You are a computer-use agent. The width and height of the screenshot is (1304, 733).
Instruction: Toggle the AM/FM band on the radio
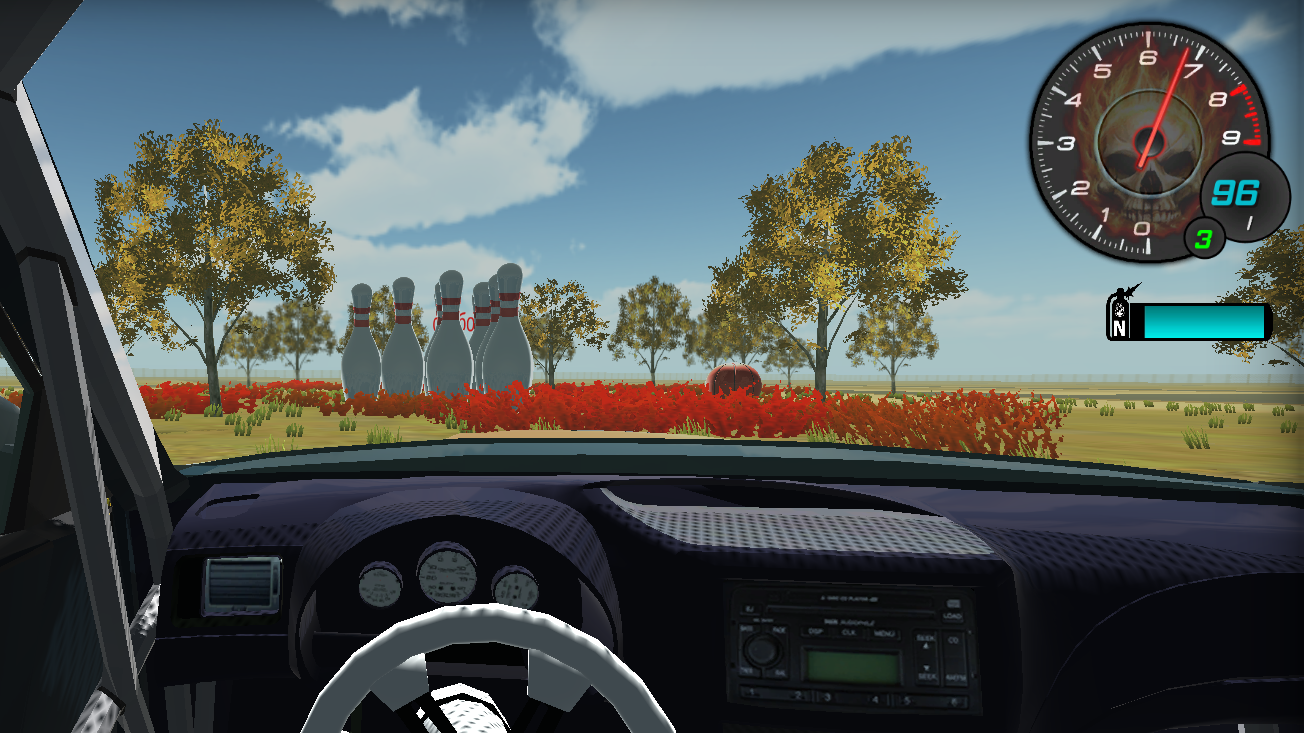click(x=956, y=677)
